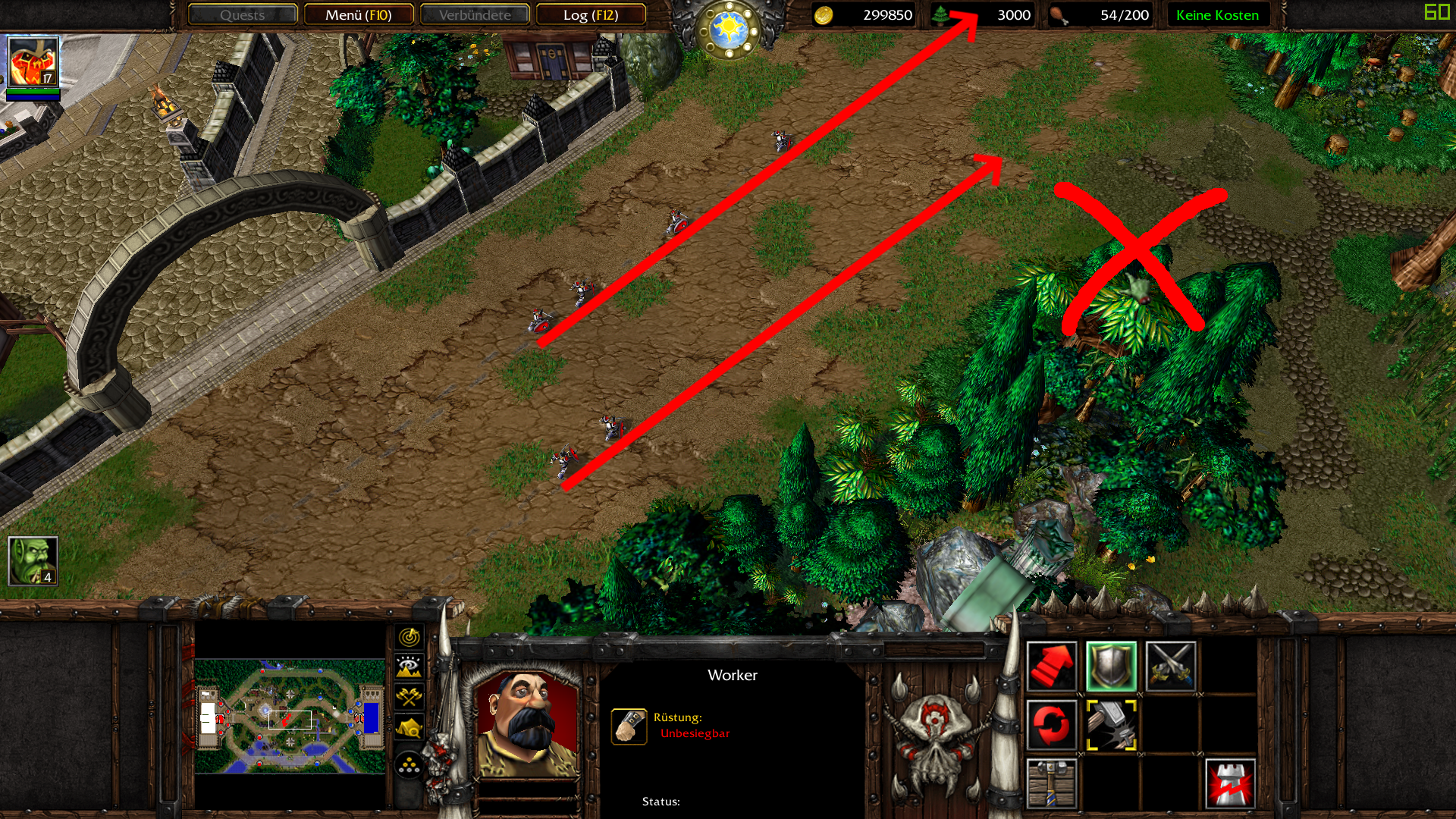Click the minimap to jump the camera

coord(290,717)
